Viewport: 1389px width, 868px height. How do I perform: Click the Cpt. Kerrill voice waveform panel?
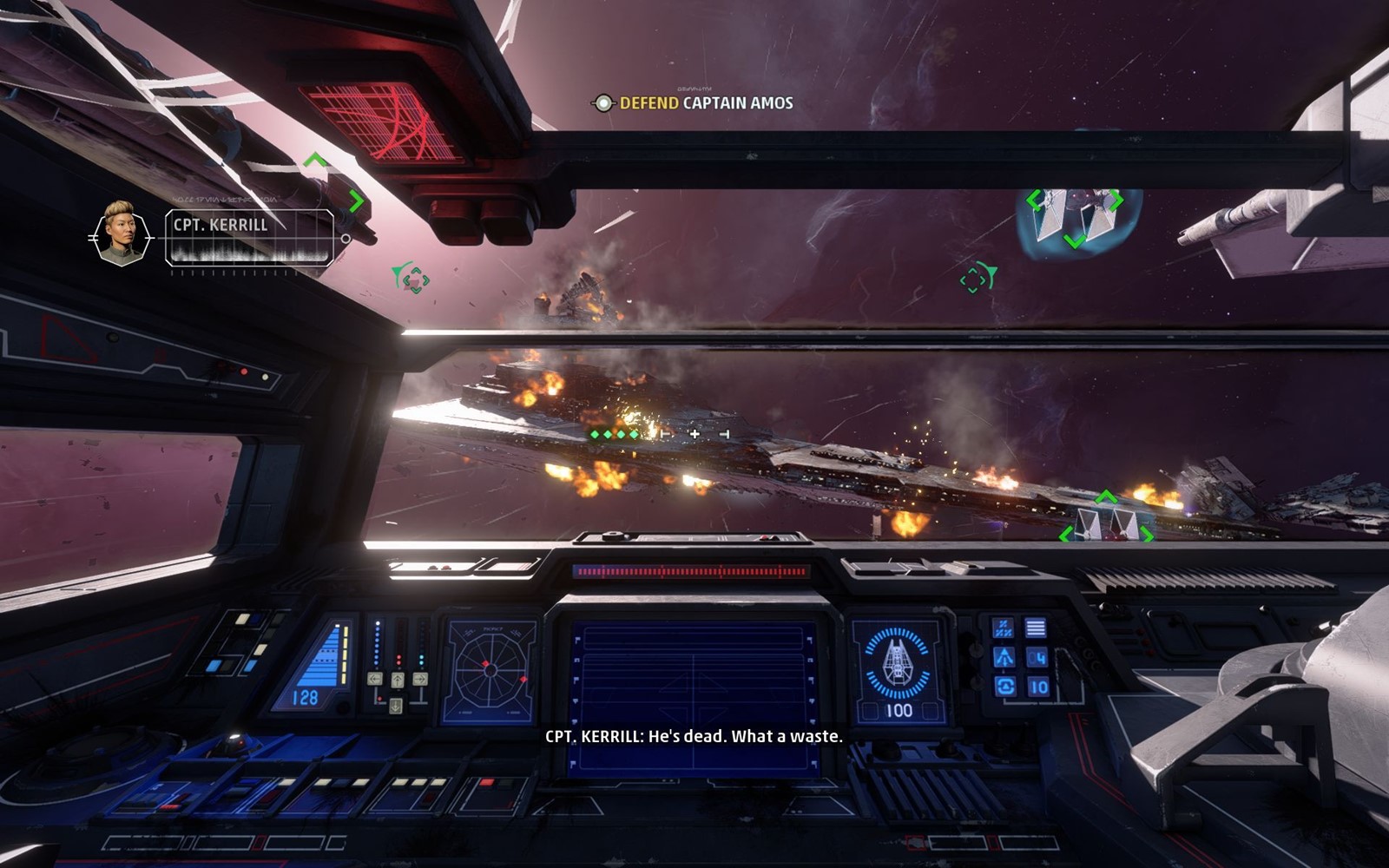(249, 238)
